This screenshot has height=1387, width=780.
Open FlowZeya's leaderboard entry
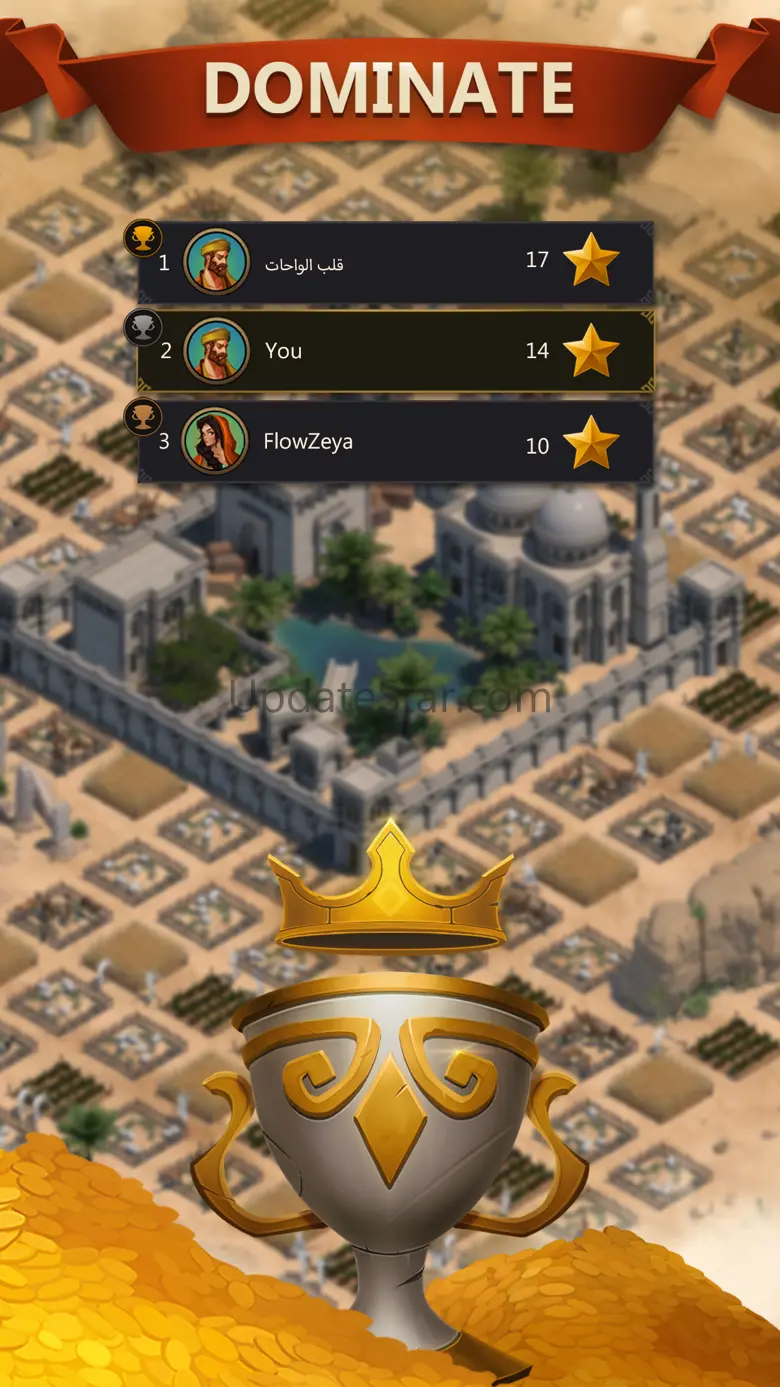pyautogui.click(x=395, y=442)
